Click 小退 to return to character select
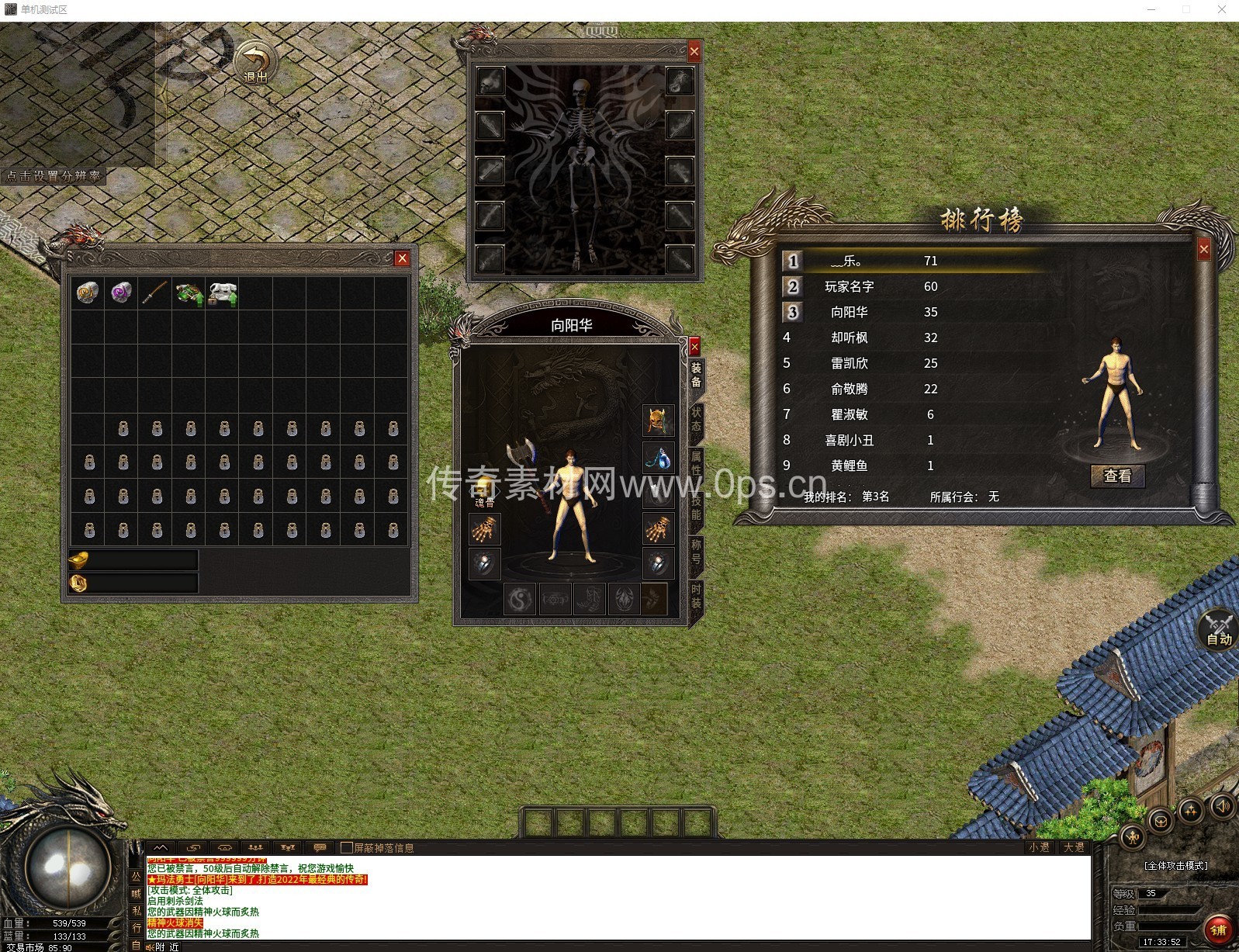 pos(1039,847)
